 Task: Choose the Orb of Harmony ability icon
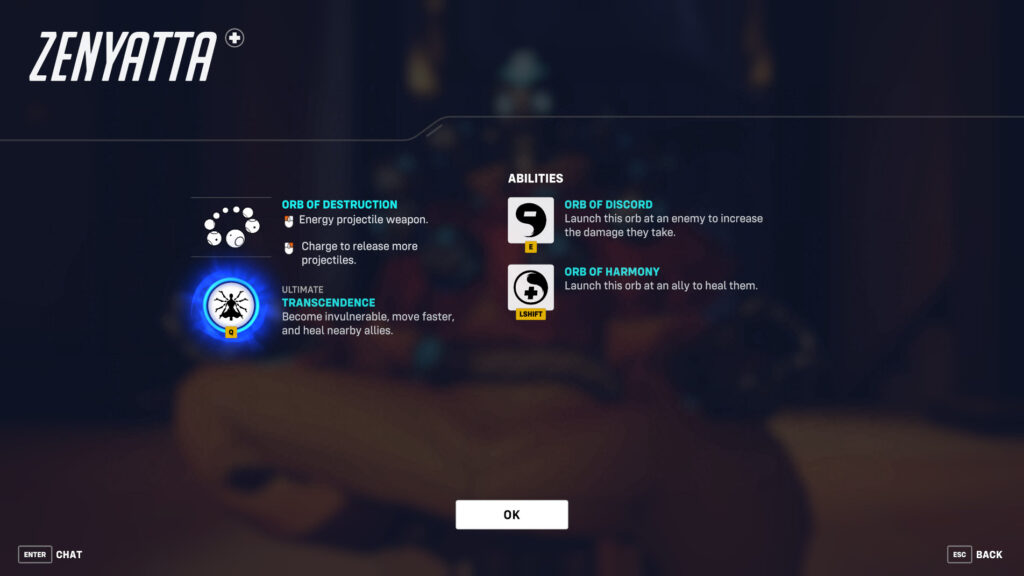530,288
